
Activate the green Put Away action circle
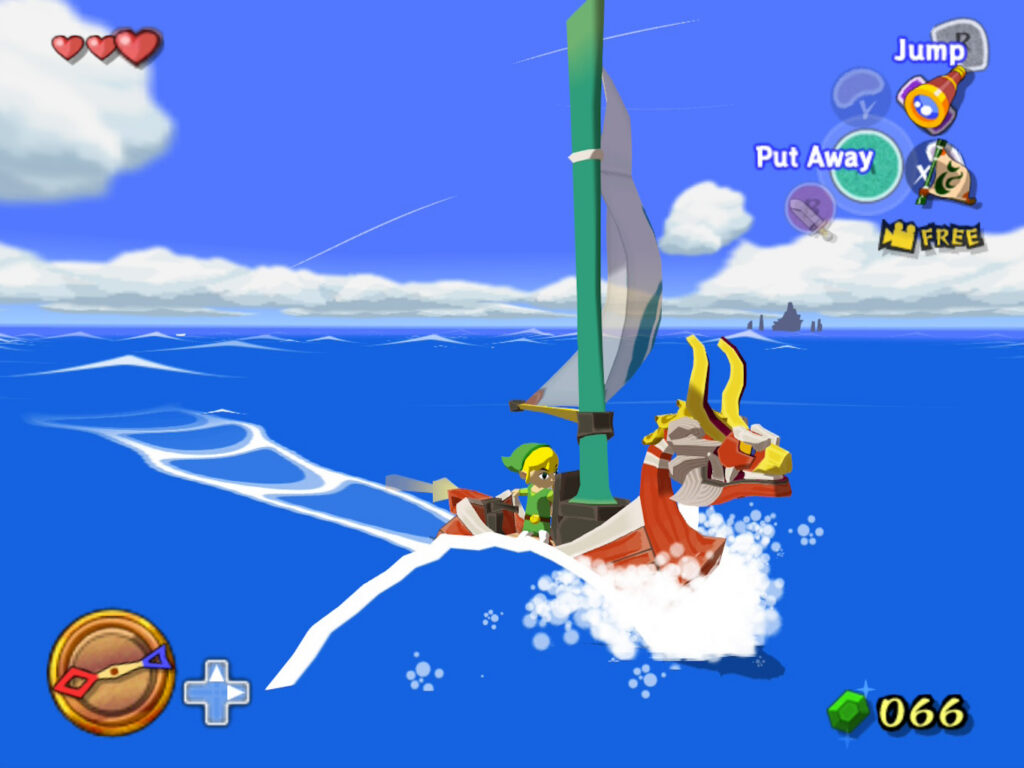tap(866, 166)
